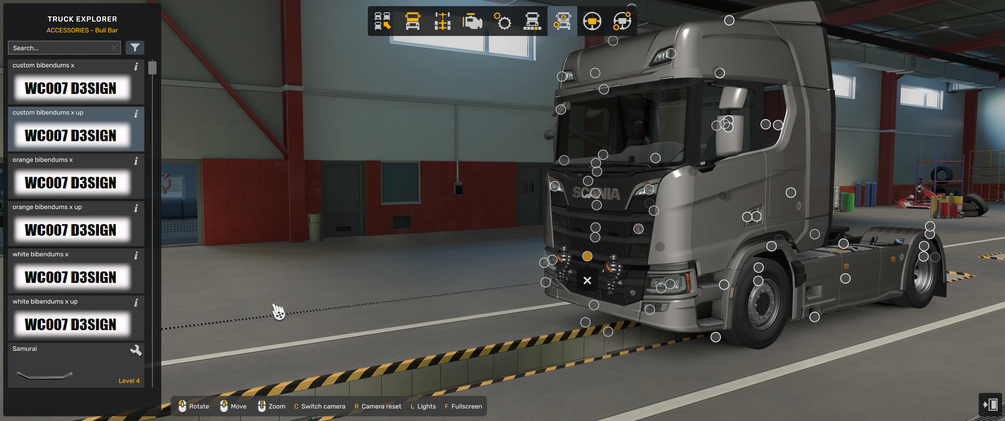Toggle the side panel button in corner

click(990, 405)
